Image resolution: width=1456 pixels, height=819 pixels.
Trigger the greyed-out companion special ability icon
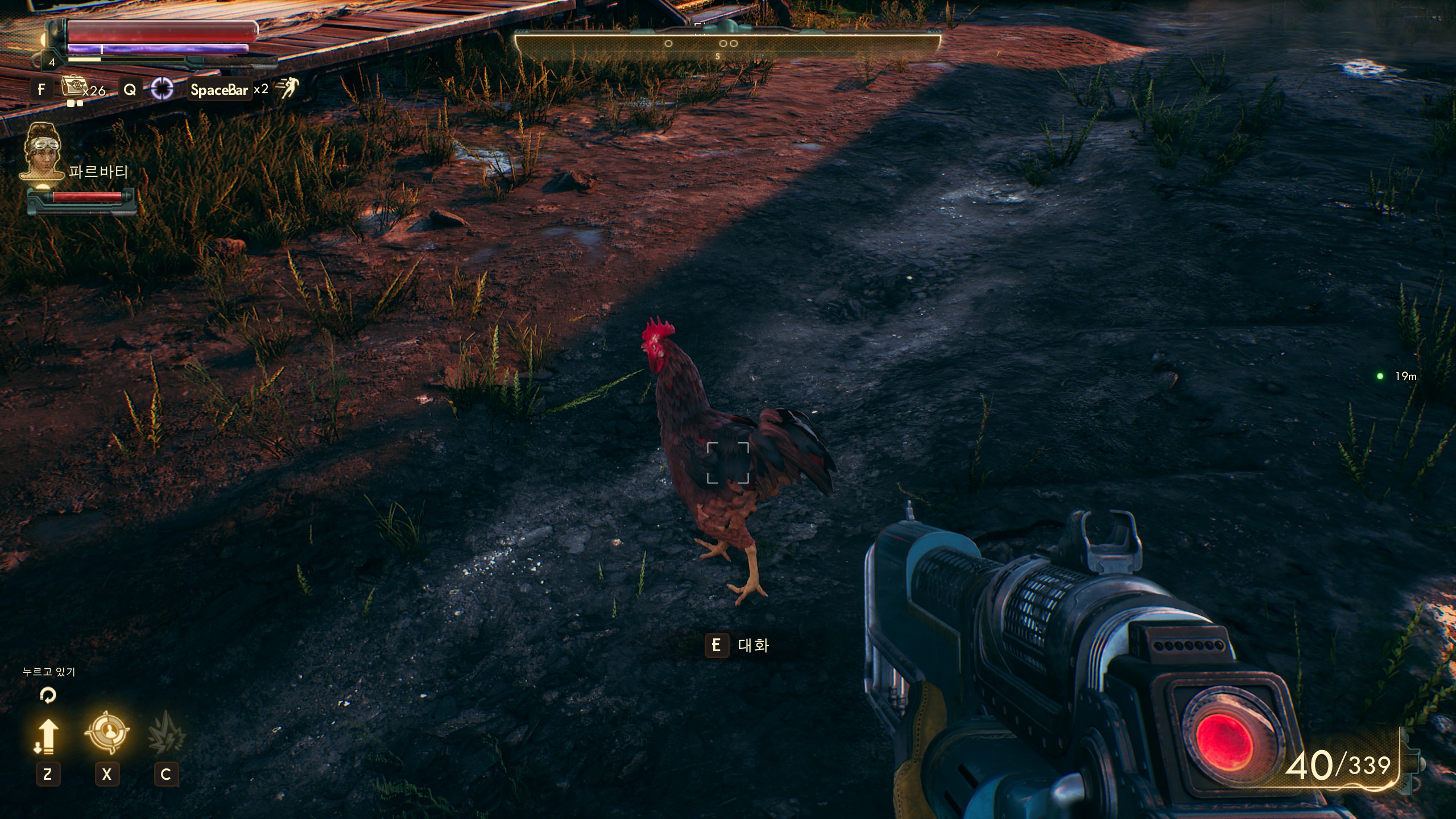(x=166, y=734)
